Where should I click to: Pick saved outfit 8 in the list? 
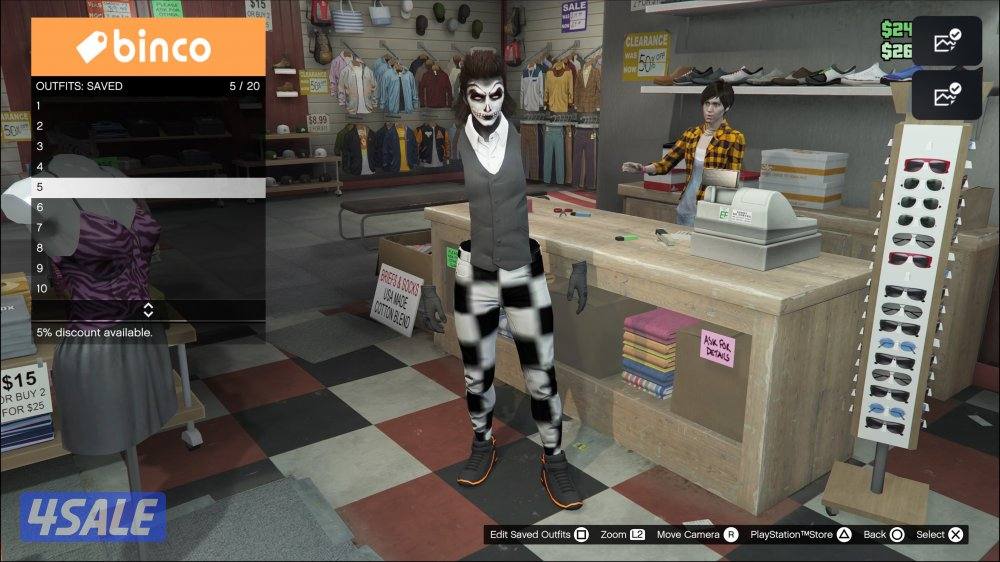[148, 248]
